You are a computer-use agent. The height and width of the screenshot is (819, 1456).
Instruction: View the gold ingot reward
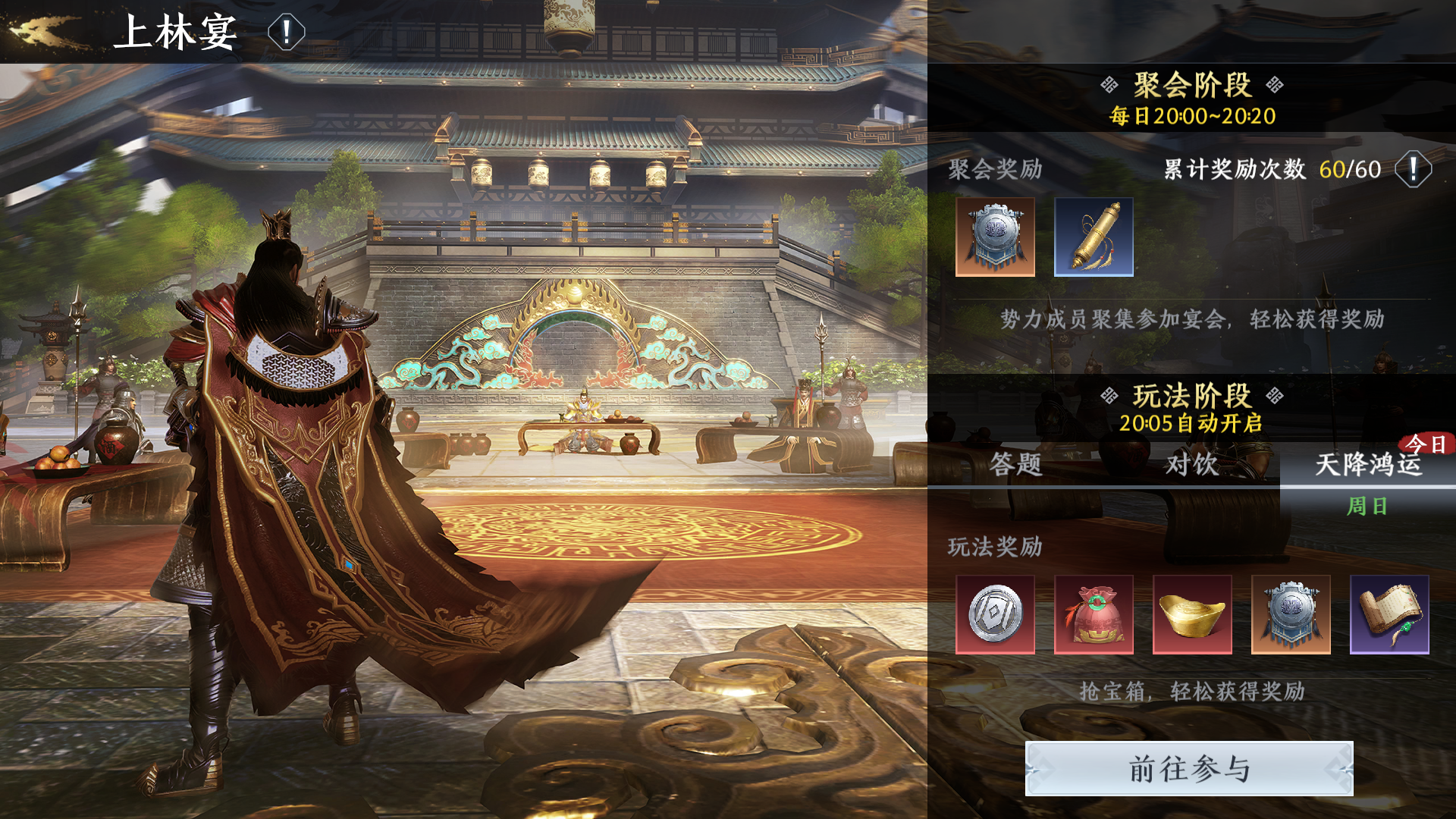pos(1192,614)
